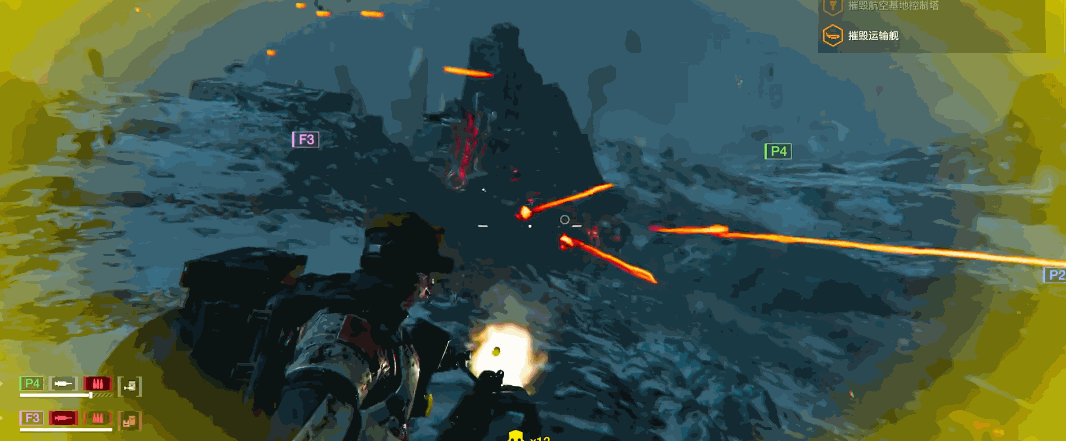
Task: Click the purple F3 teammate marker
Action: (x=305, y=139)
